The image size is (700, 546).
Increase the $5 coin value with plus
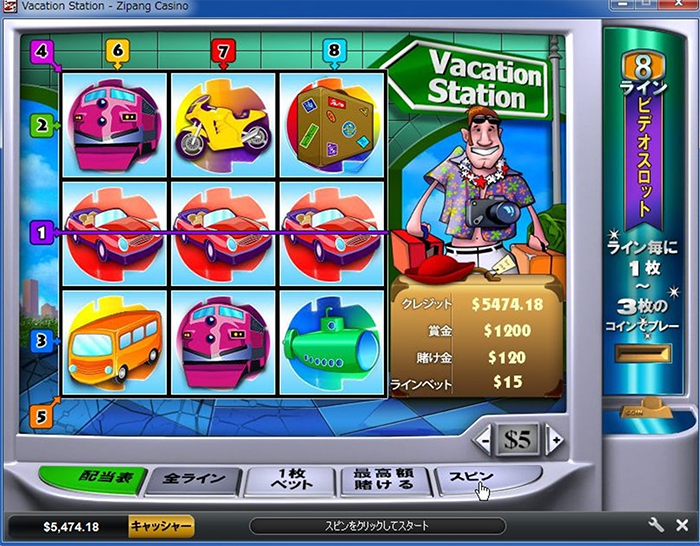pyautogui.click(x=553, y=438)
